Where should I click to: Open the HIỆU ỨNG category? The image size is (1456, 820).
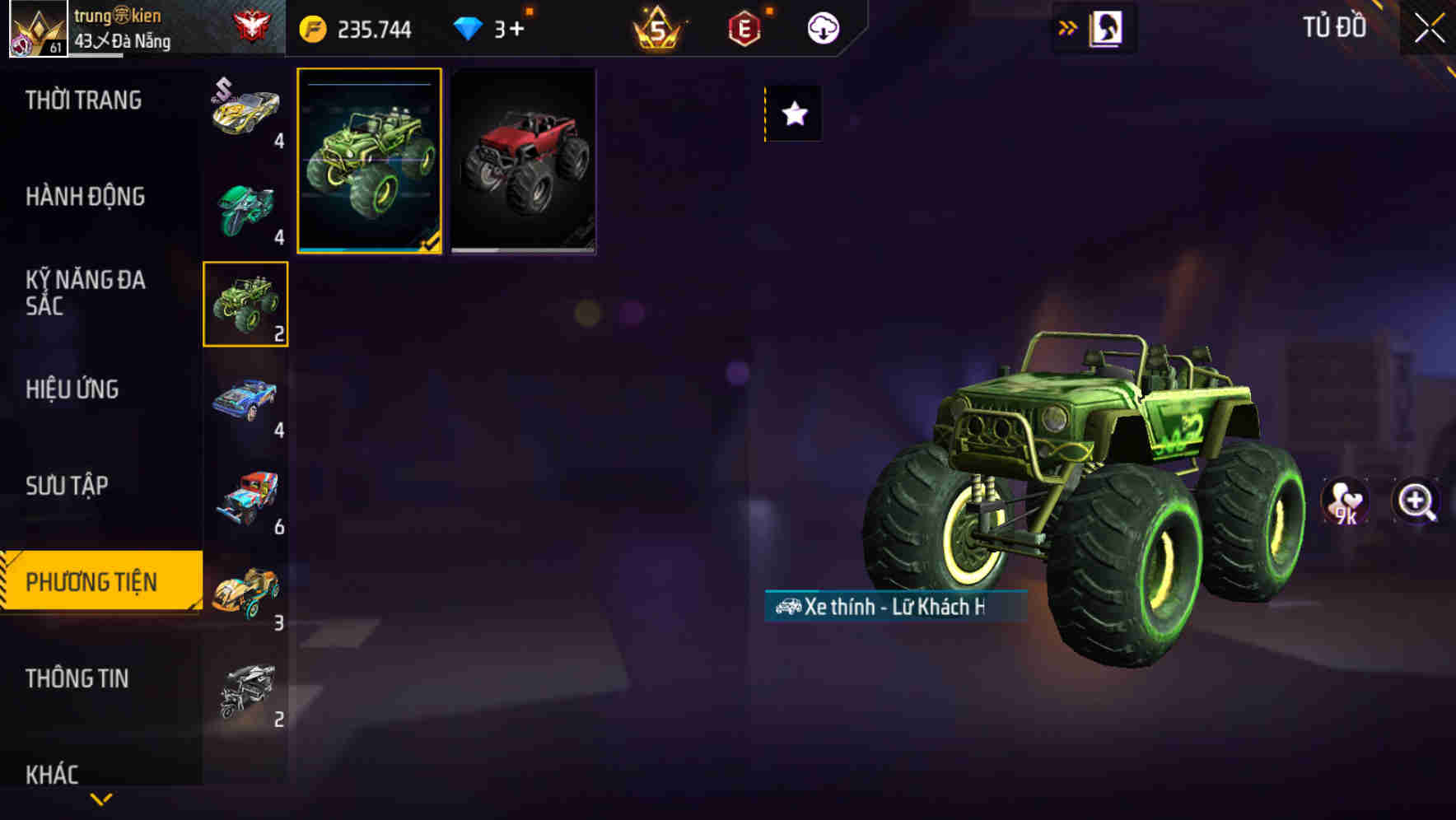click(72, 389)
